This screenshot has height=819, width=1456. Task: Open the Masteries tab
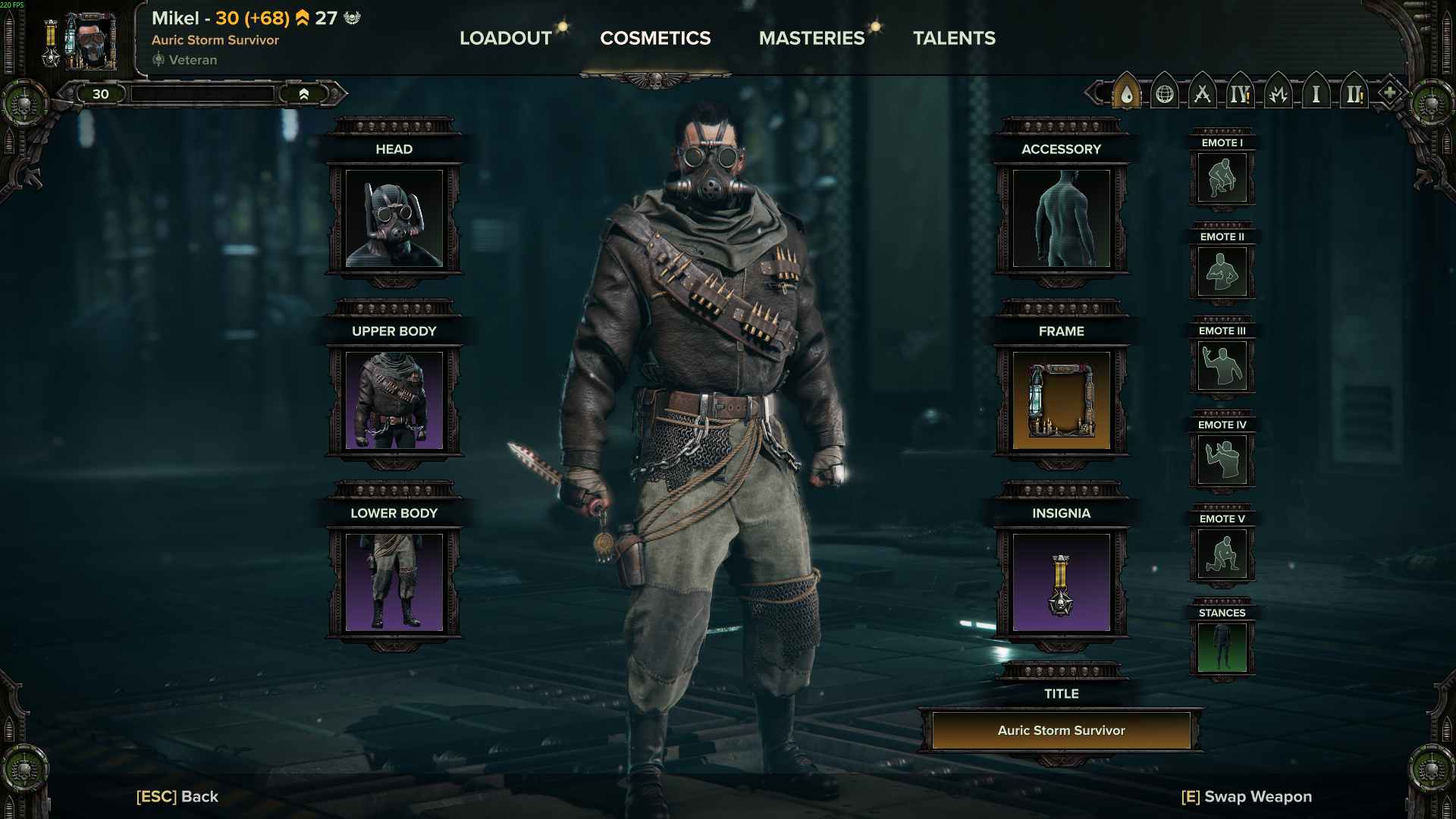tap(811, 38)
